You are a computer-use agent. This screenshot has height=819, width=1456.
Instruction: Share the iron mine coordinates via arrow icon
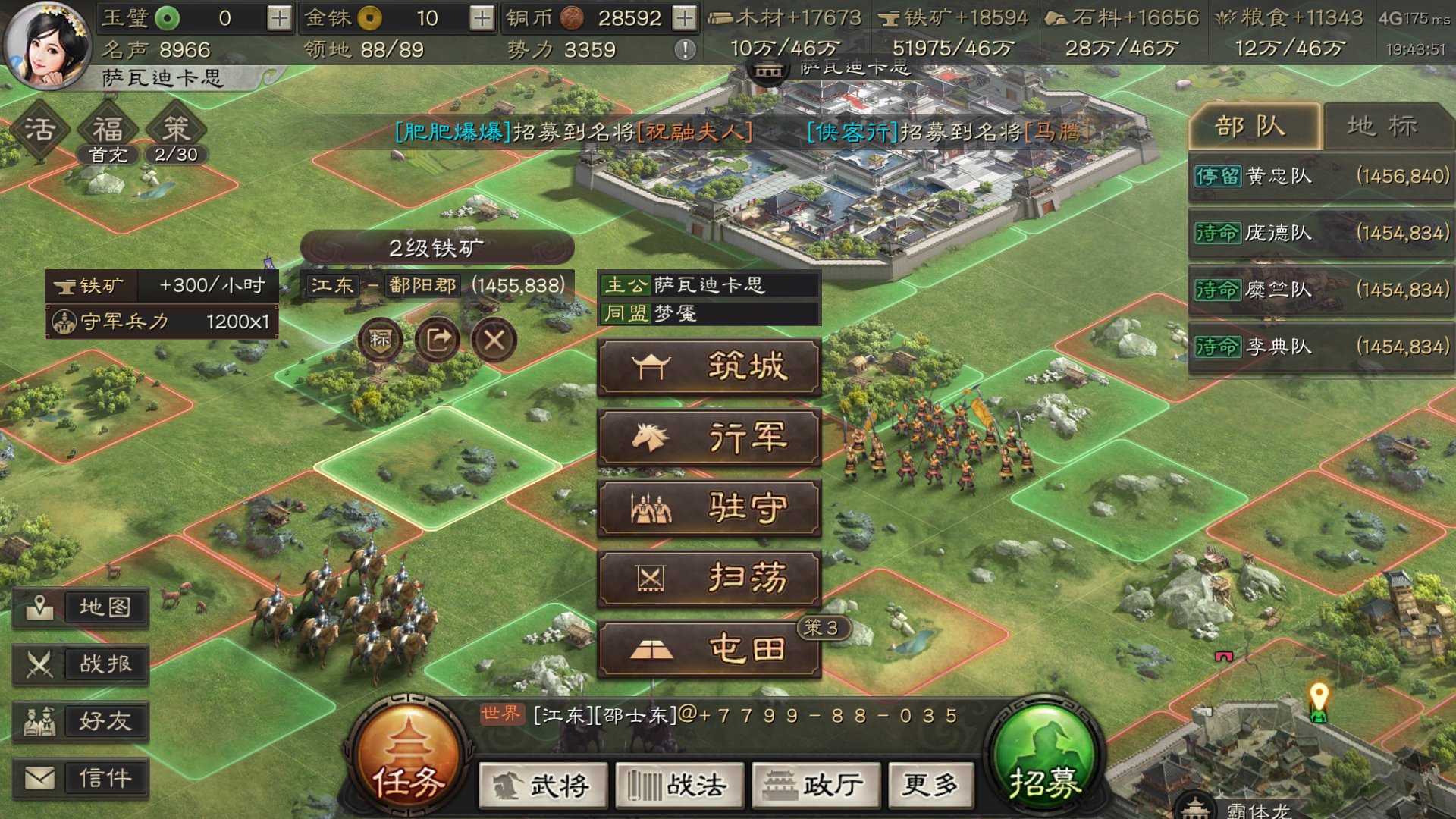[438, 340]
